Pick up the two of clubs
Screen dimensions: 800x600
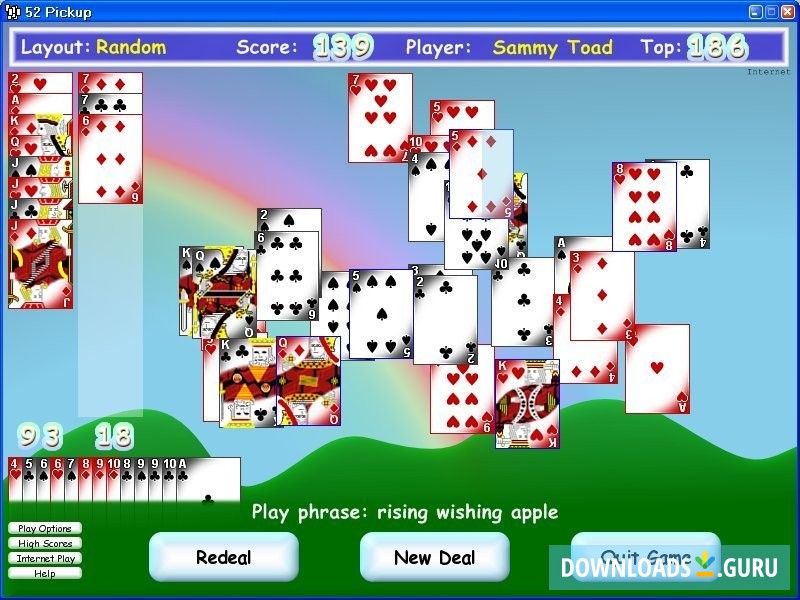tap(446, 320)
